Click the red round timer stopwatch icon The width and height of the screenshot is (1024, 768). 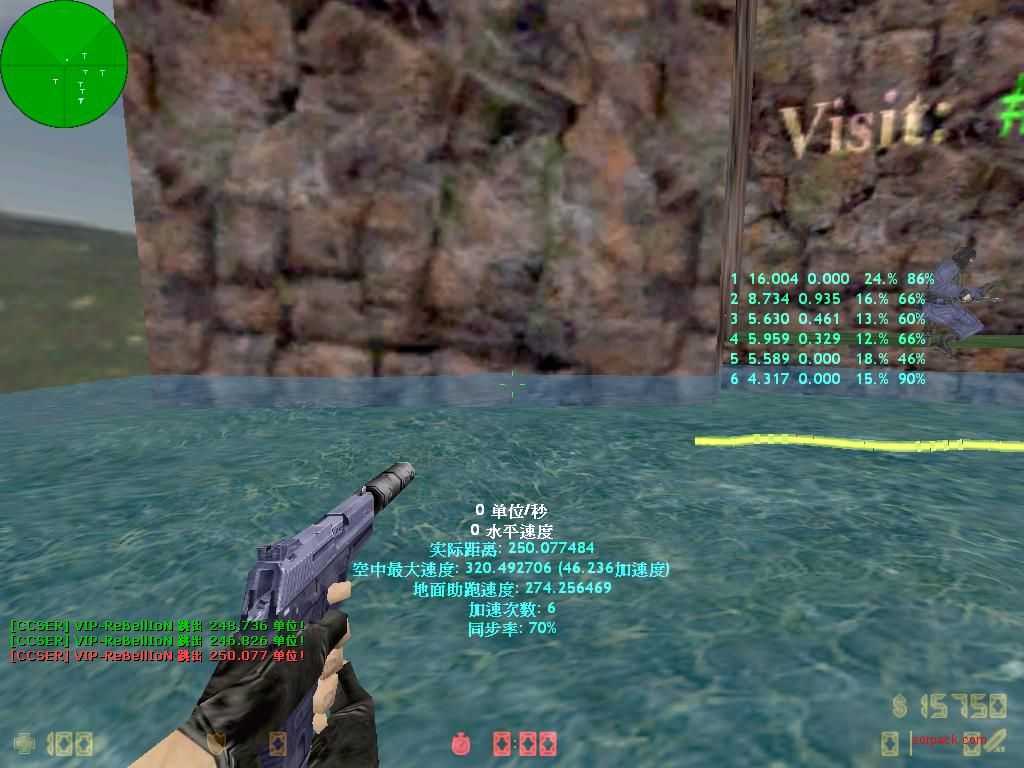(461, 743)
